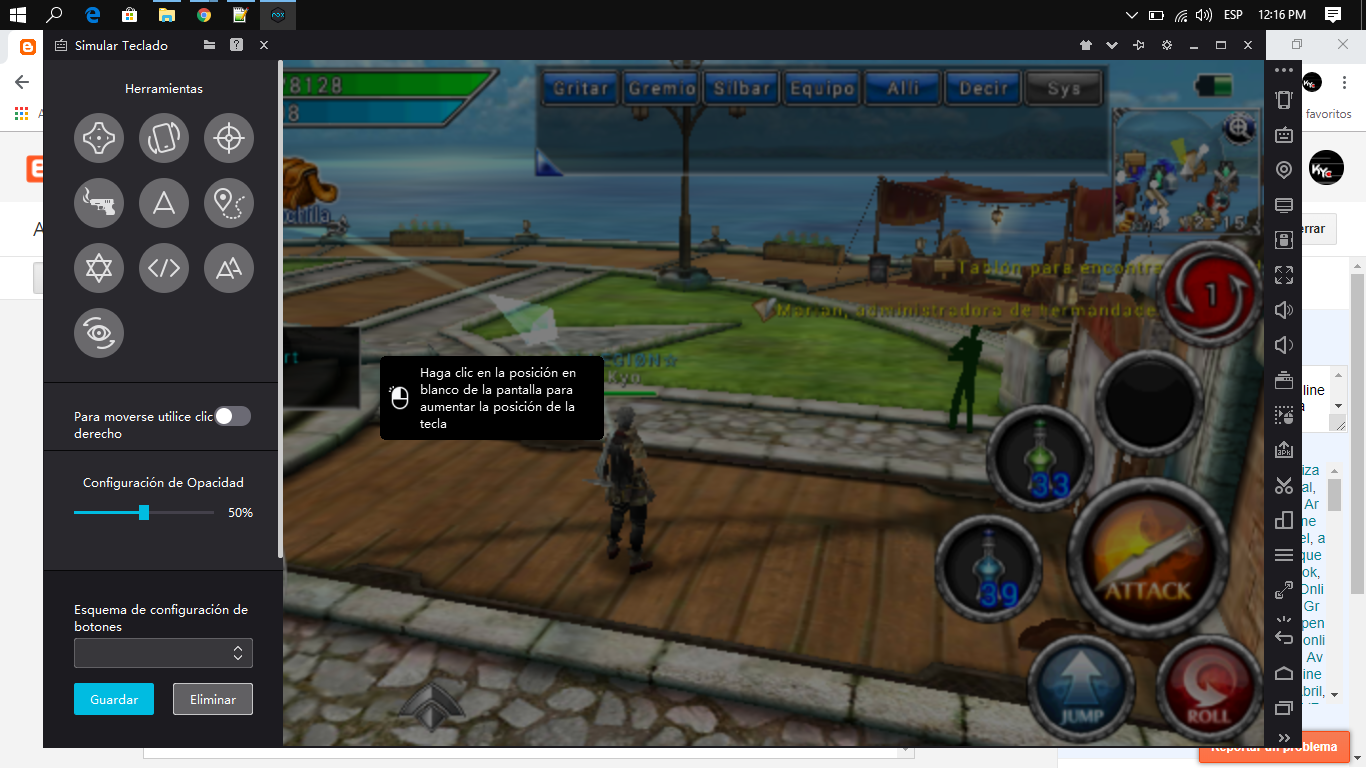Open the button configuration scheme dropdown
Viewport: 1366px width, 768px height.
(x=163, y=652)
